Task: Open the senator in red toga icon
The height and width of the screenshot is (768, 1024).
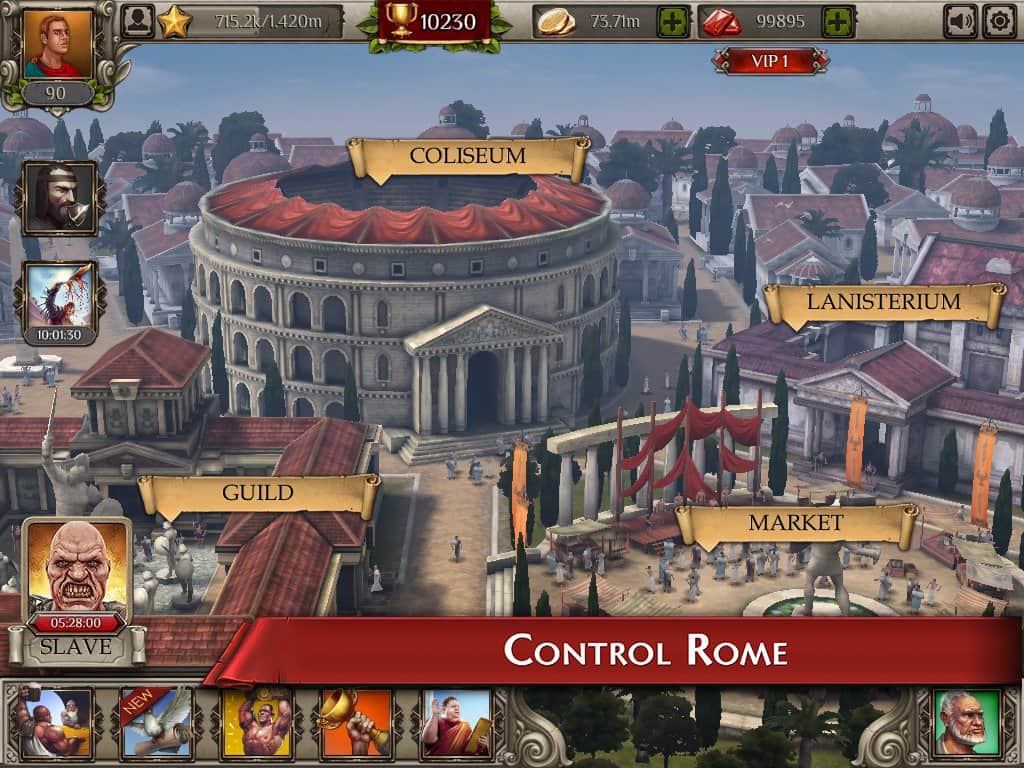Action: (456, 722)
